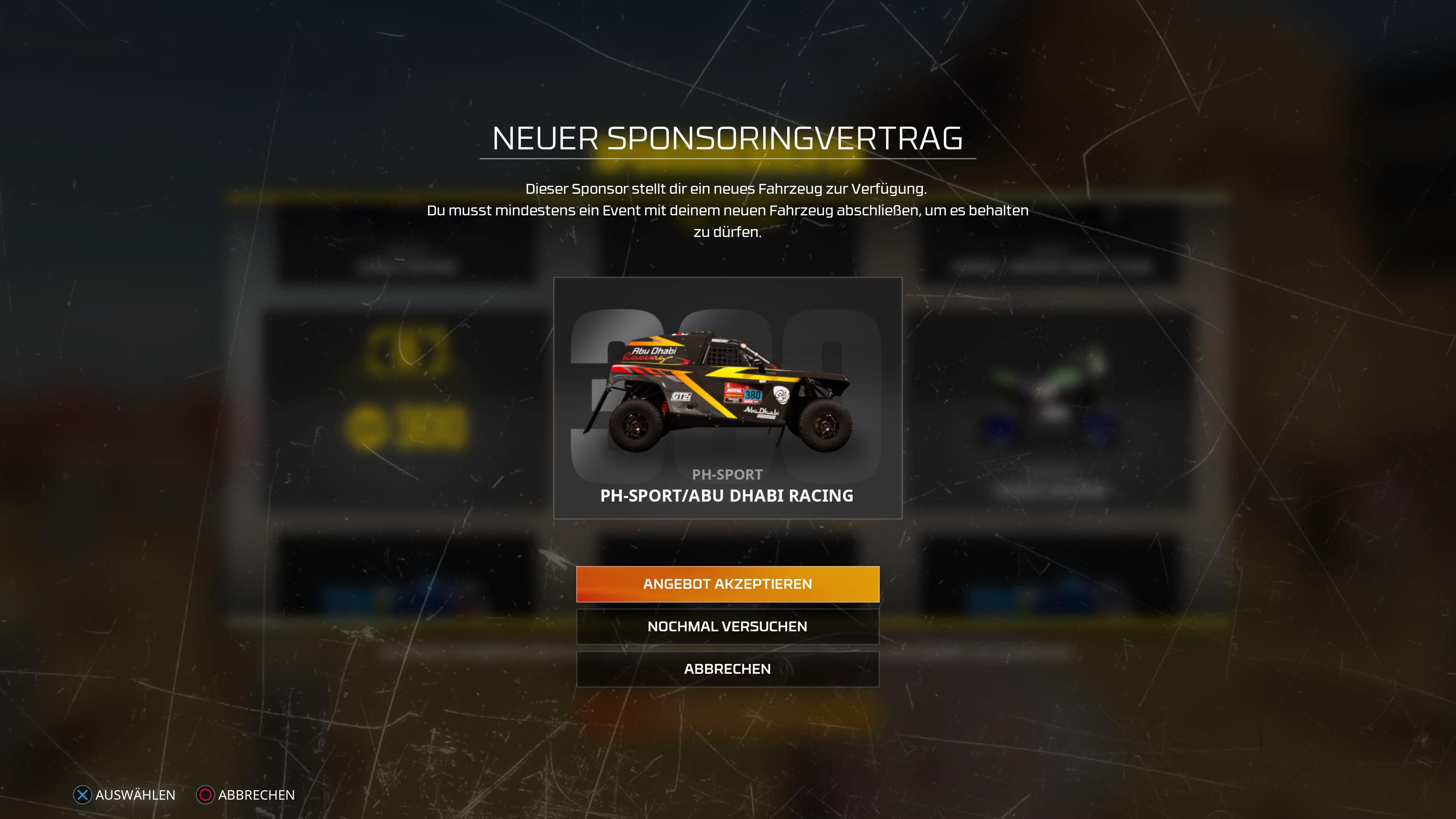Click the AUSWÄHLEN label at bottom left
1456x819 pixels.
136,795
